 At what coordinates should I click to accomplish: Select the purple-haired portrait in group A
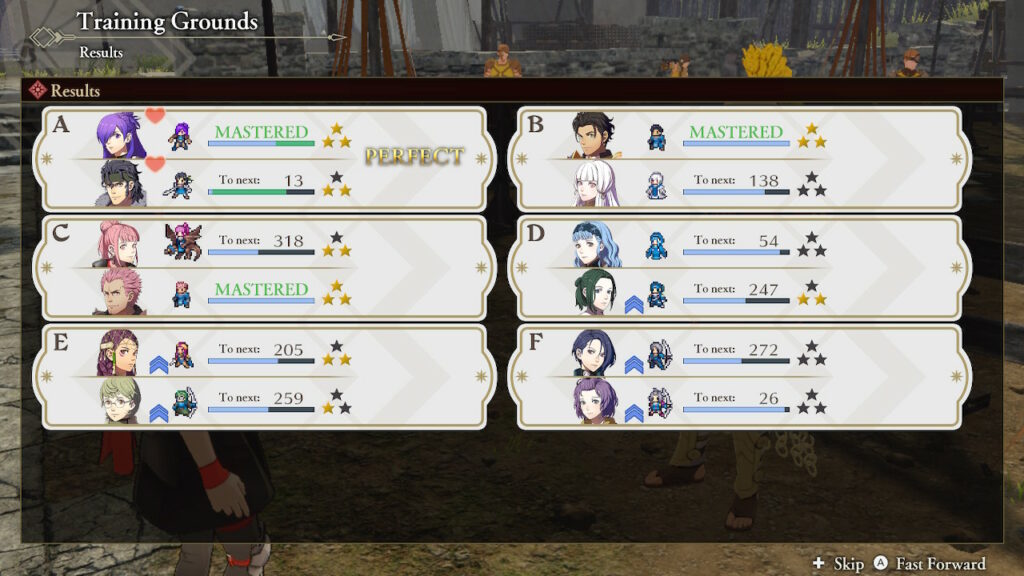click(122, 136)
